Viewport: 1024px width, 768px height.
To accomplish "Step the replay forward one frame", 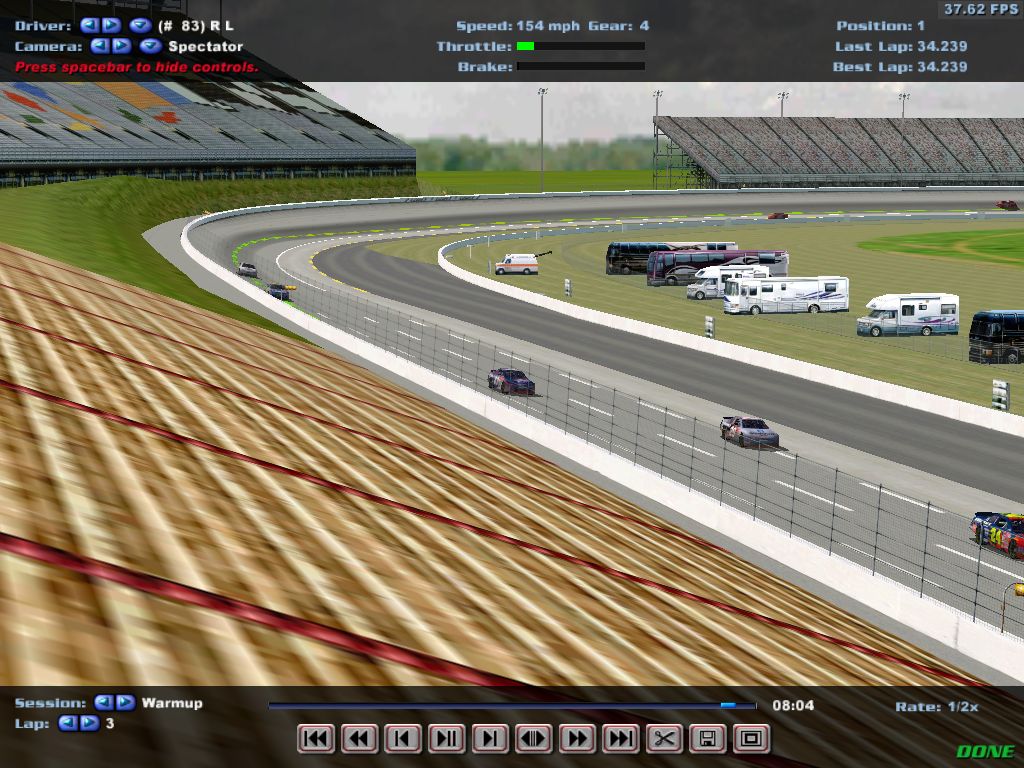I will [x=490, y=739].
